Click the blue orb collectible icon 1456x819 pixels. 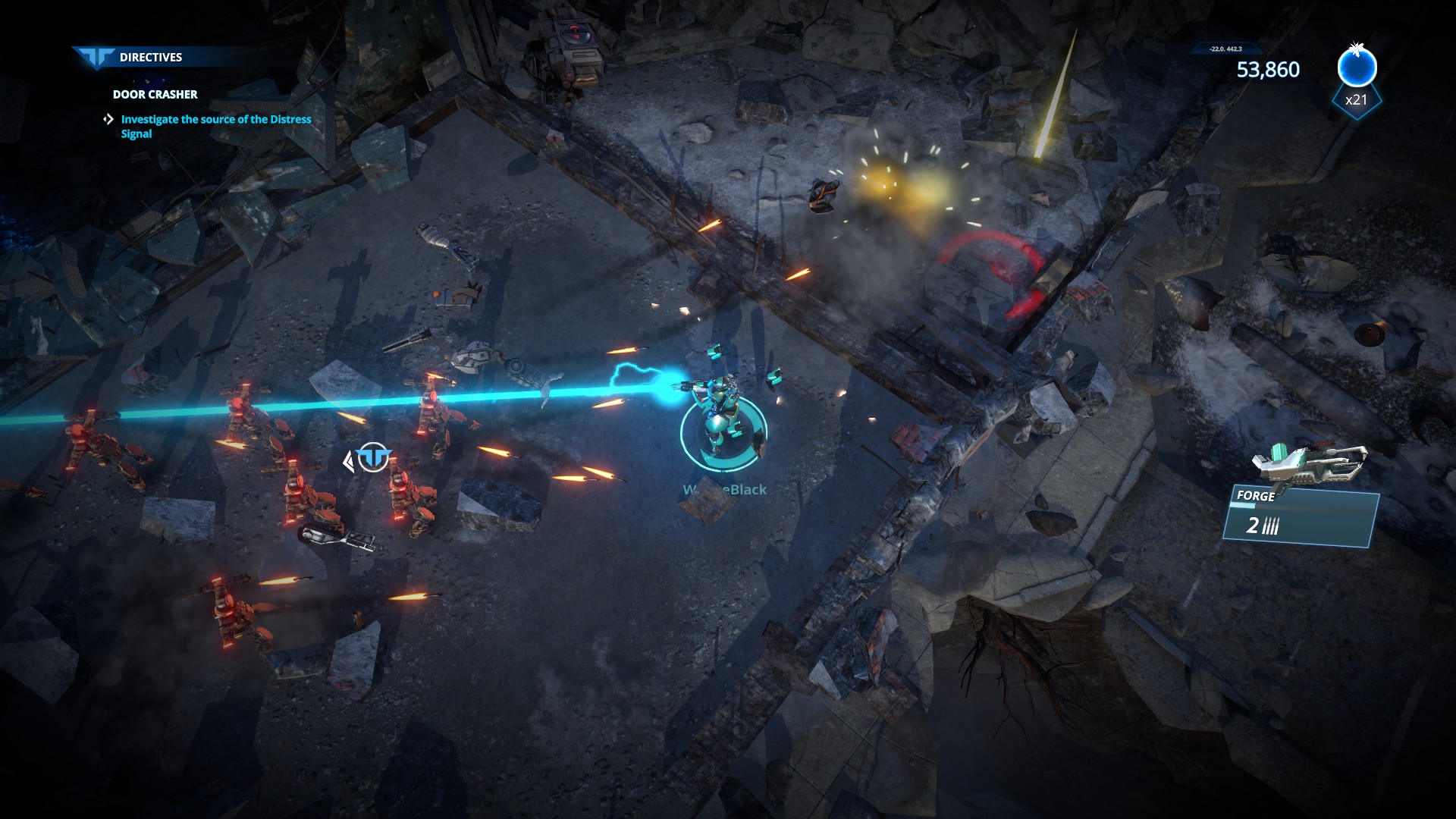[x=1357, y=68]
